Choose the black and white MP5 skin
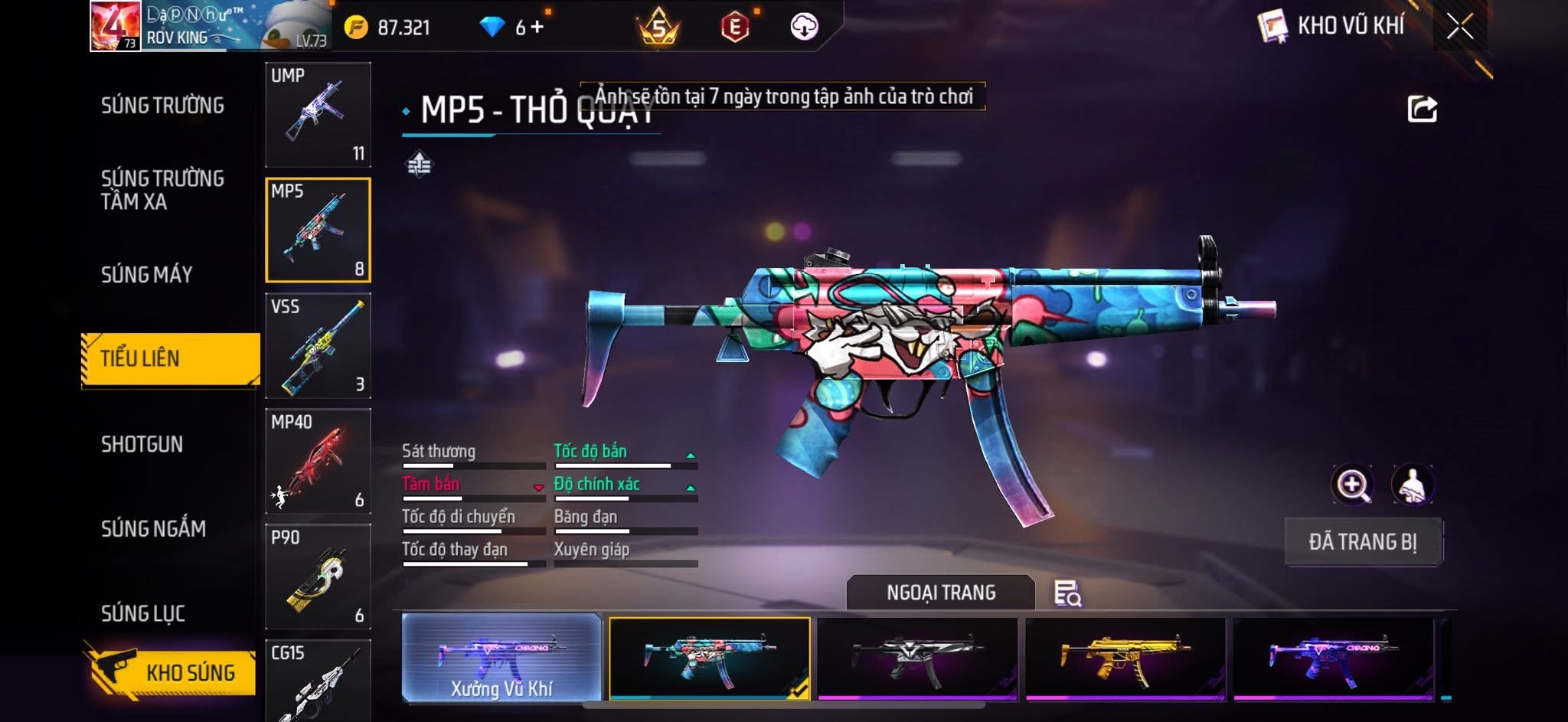This screenshot has width=1568, height=722. pyautogui.click(x=917, y=658)
